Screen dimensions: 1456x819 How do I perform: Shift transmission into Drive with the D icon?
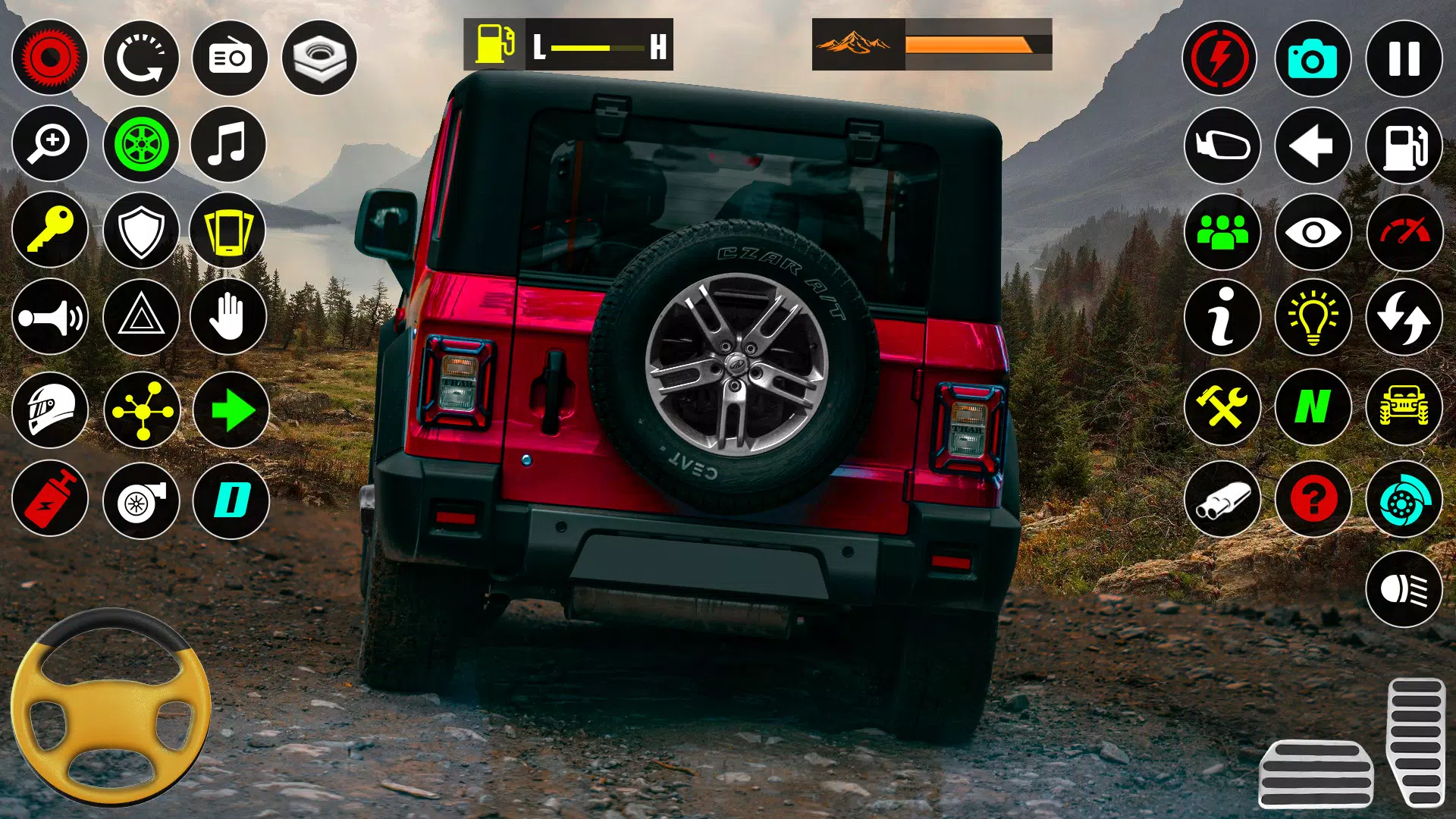click(228, 500)
